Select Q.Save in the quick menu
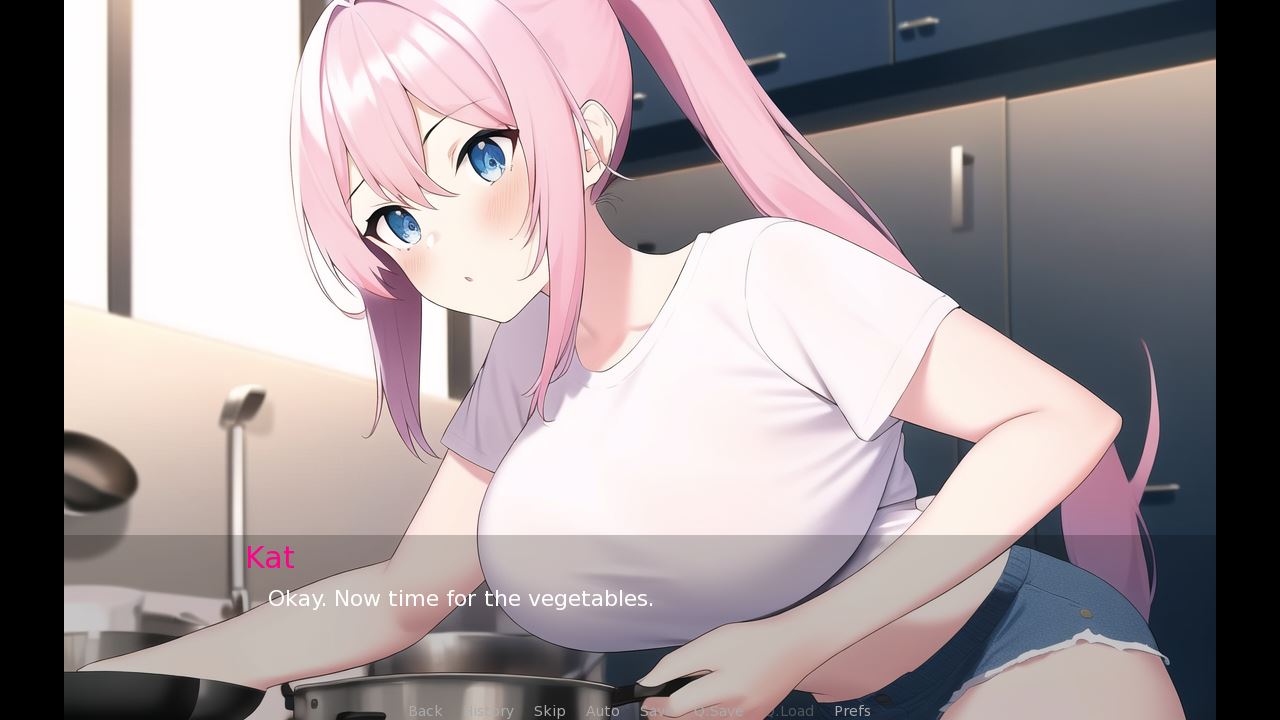Image resolution: width=1280 pixels, height=720 pixels. [719, 710]
